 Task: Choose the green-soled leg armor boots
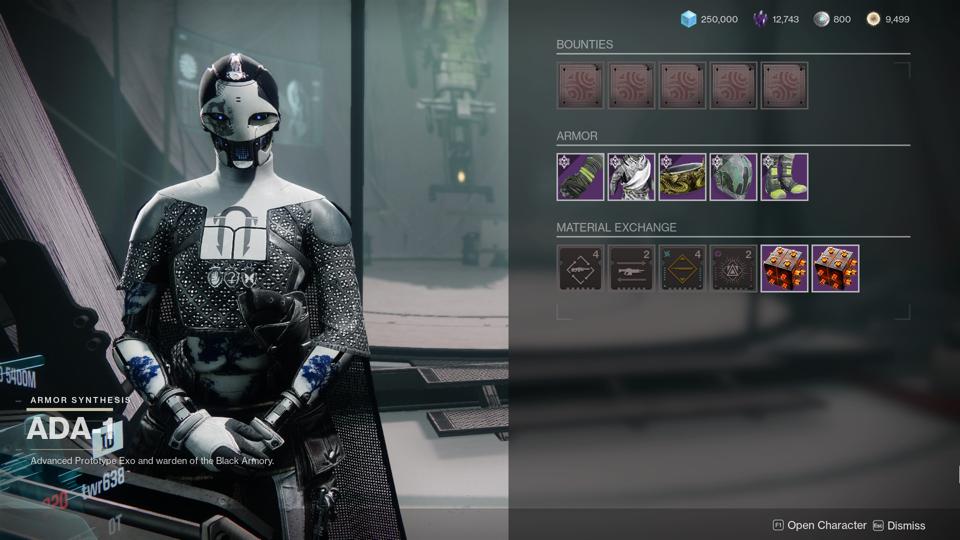pyautogui.click(x=784, y=177)
